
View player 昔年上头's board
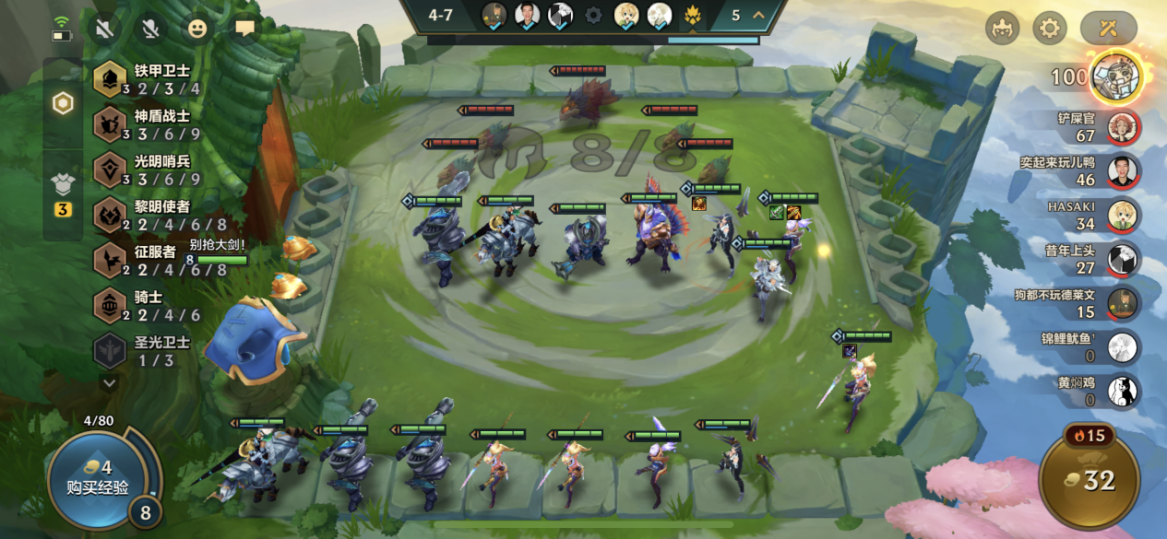point(1123,259)
